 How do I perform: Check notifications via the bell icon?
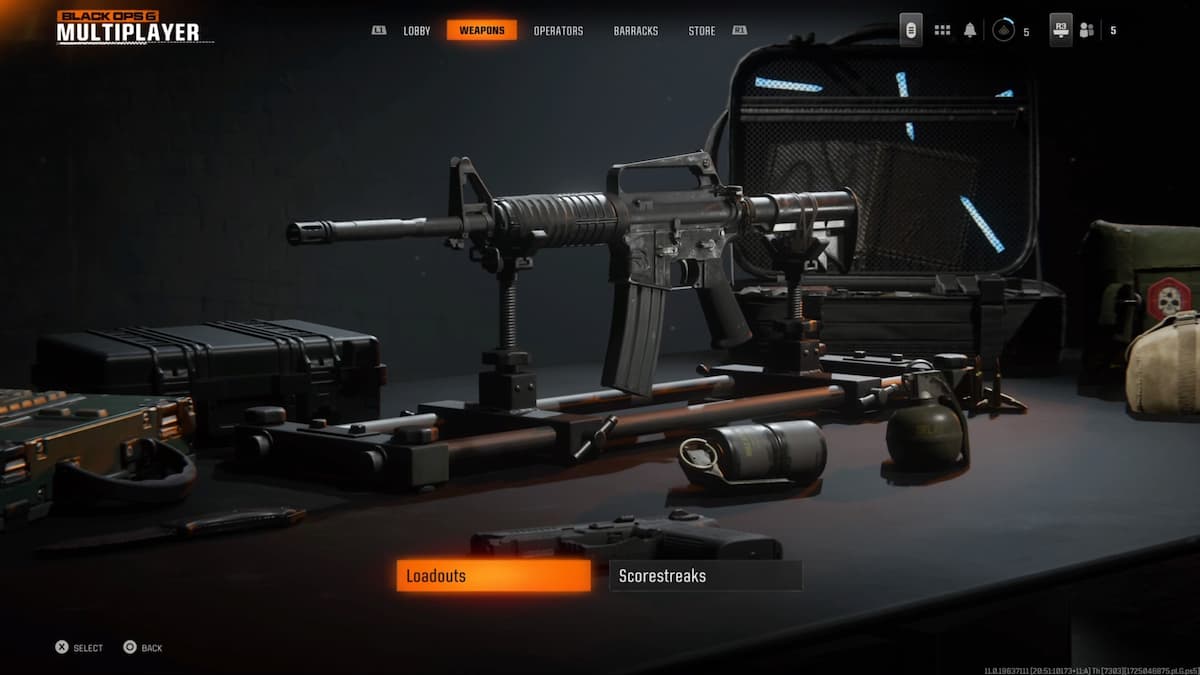[x=970, y=30]
